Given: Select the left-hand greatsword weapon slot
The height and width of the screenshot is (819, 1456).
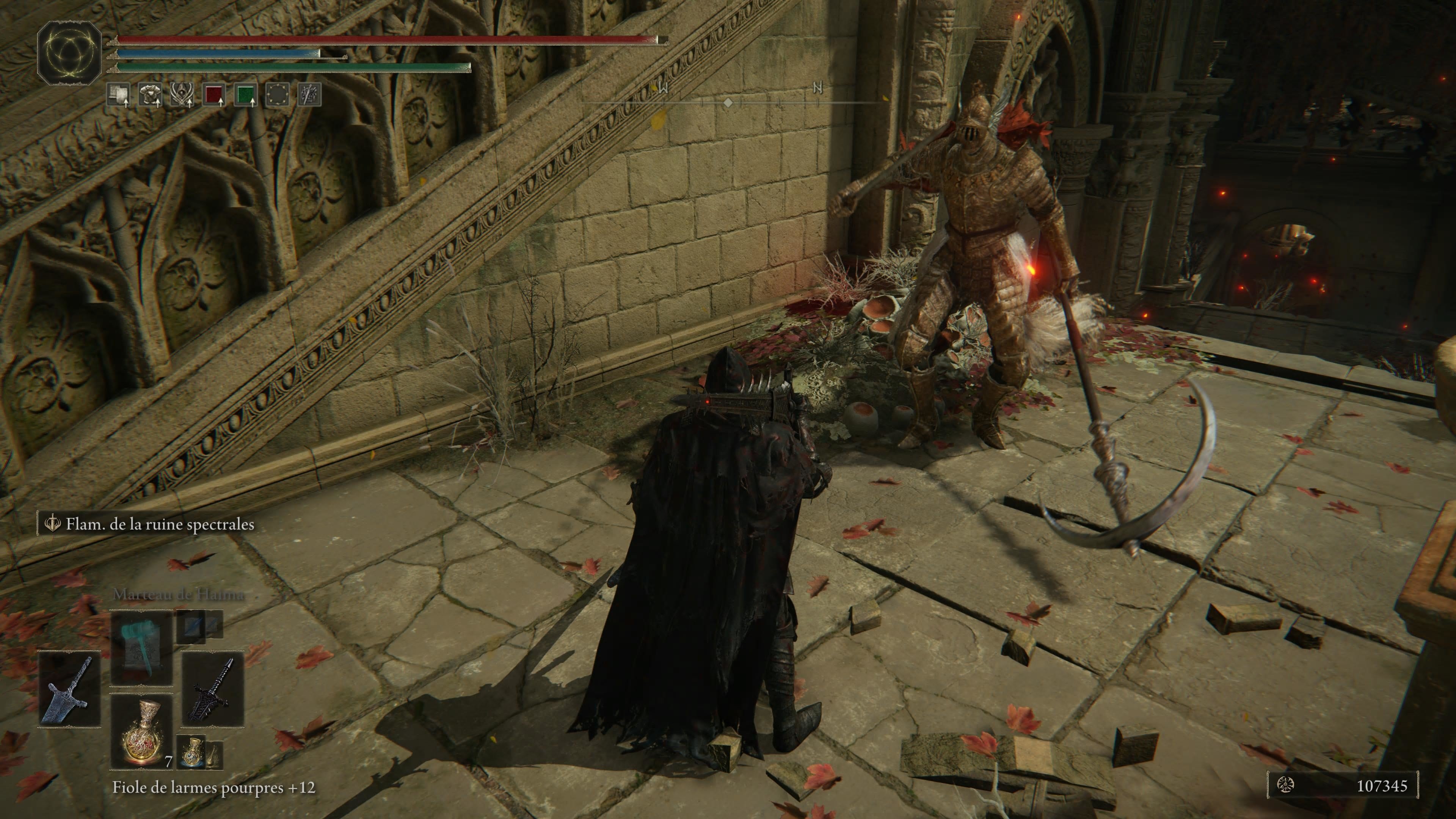Looking at the screenshot, I should [x=69, y=689].
